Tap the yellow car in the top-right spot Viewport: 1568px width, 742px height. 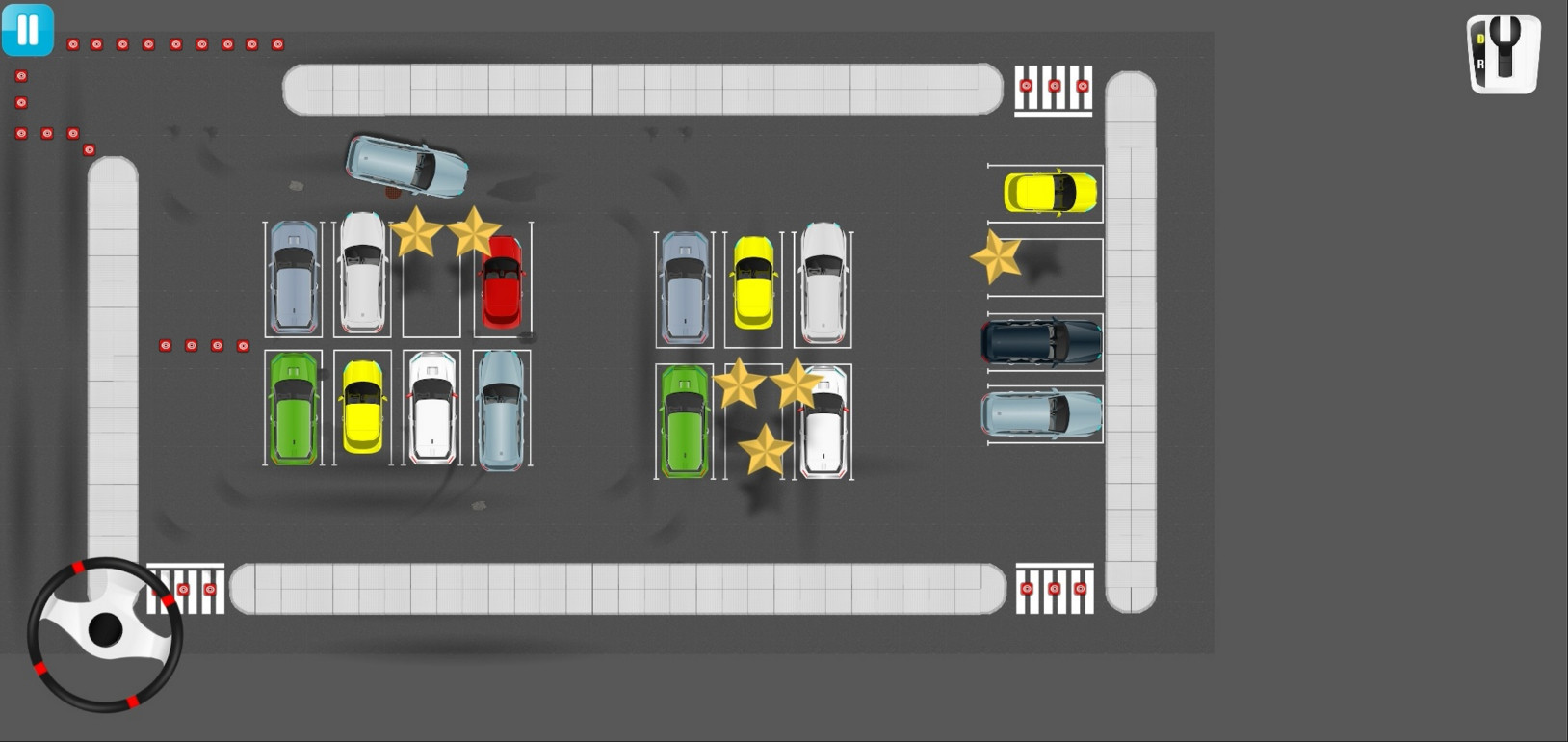click(1050, 193)
